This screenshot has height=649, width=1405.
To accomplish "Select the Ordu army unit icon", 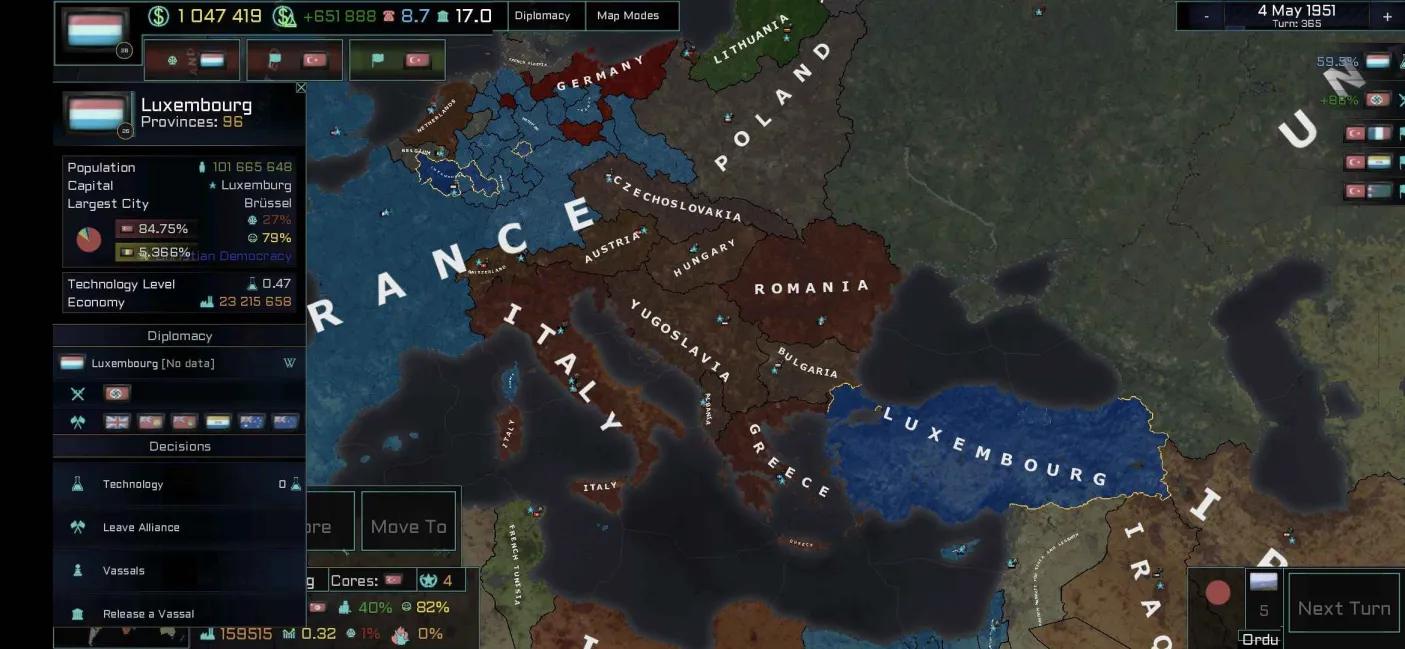I will point(1263,583).
